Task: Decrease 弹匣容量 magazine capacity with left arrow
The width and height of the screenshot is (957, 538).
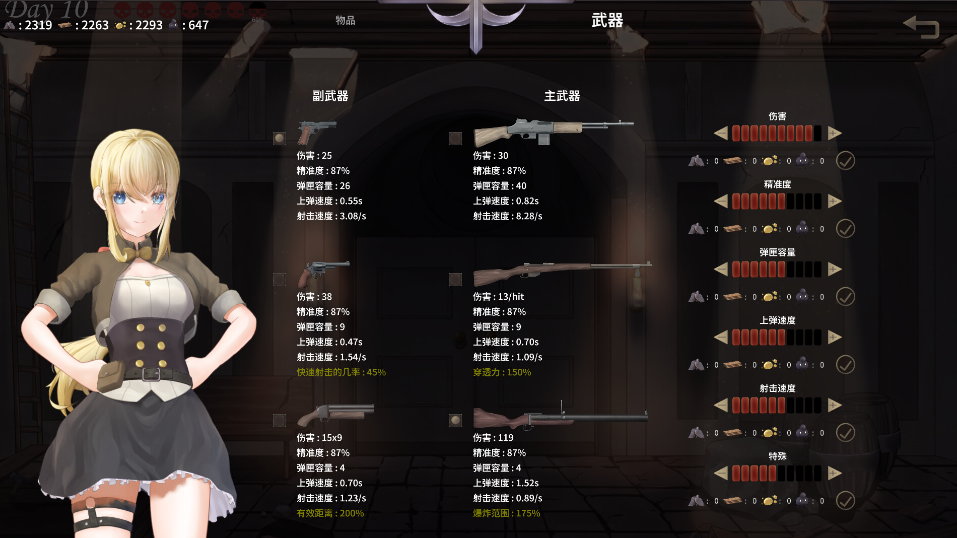Action: [720, 269]
